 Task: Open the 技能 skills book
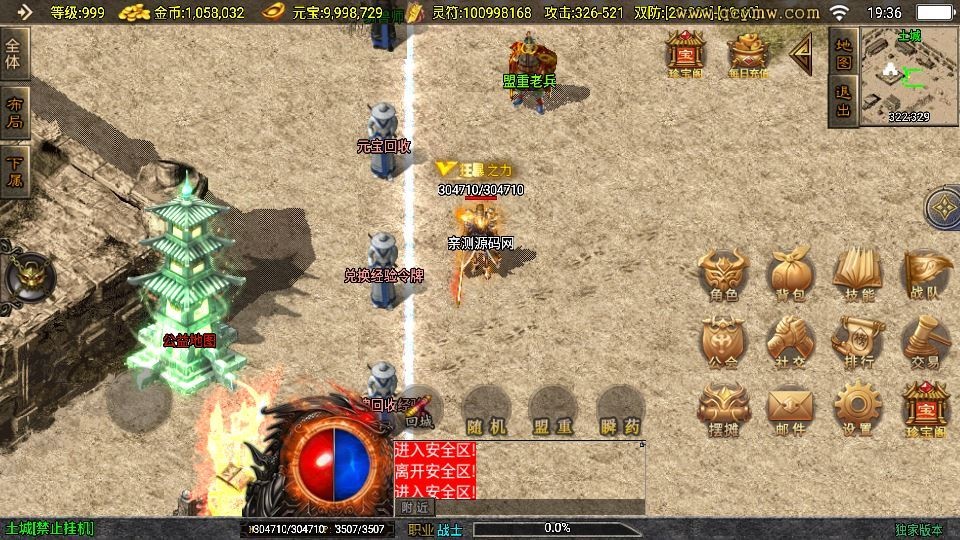[x=858, y=273]
